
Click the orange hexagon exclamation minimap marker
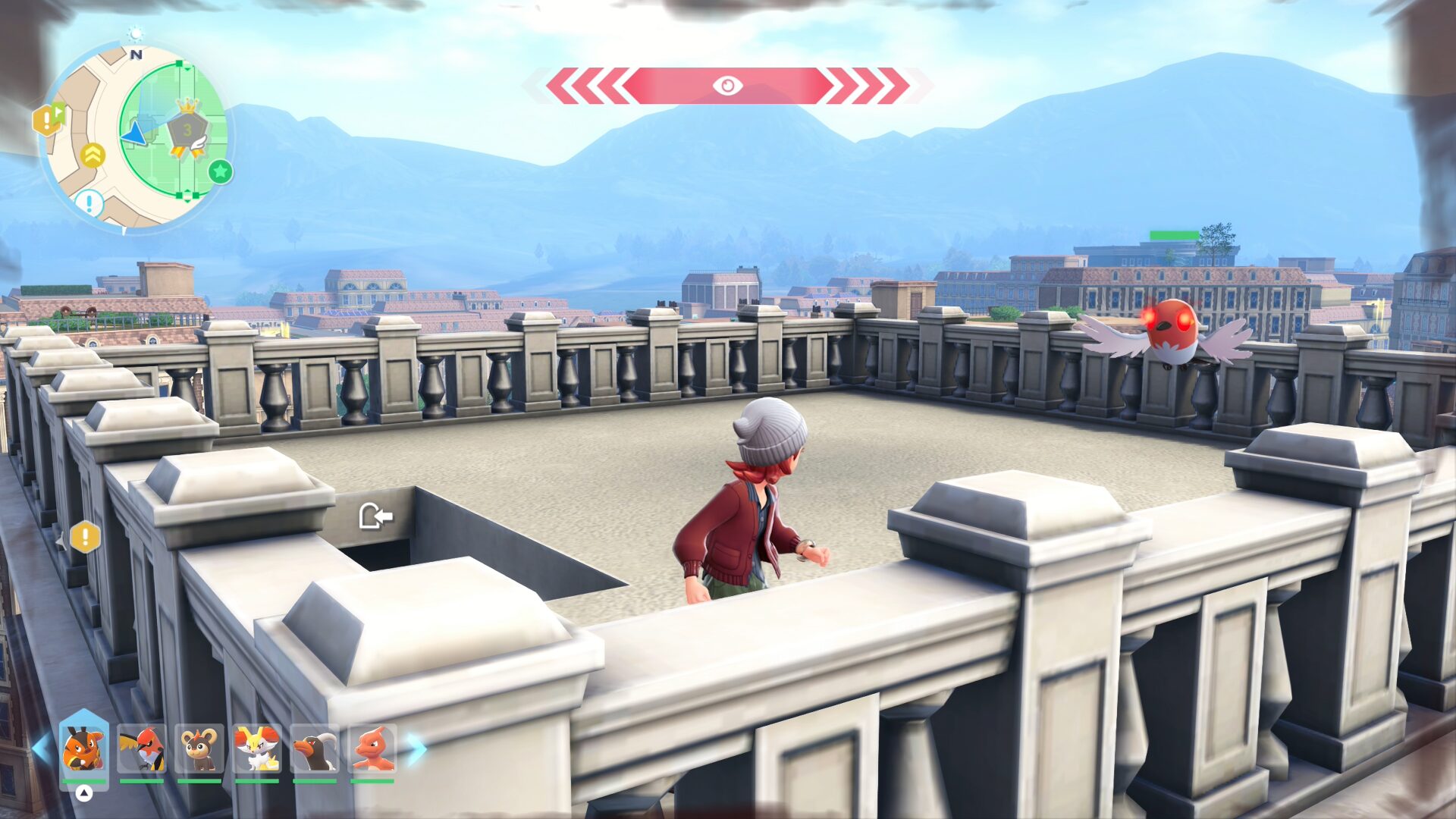pos(47,120)
